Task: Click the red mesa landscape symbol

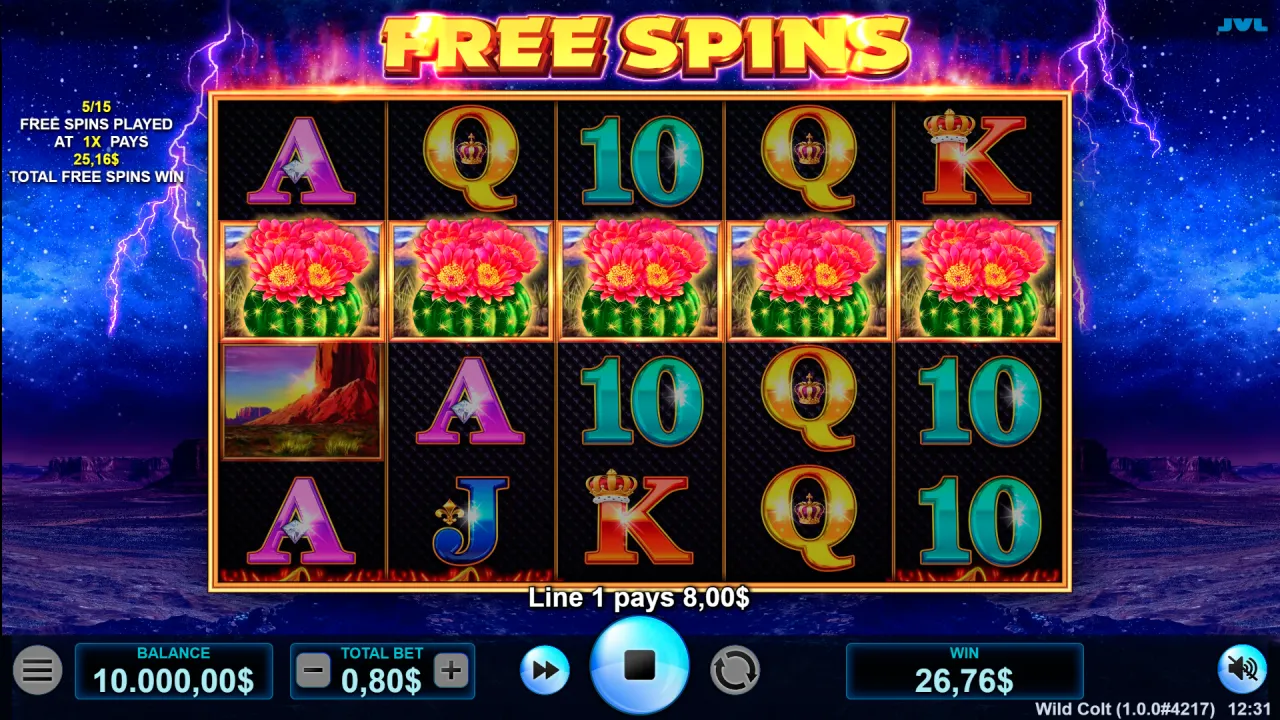Action: point(300,401)
